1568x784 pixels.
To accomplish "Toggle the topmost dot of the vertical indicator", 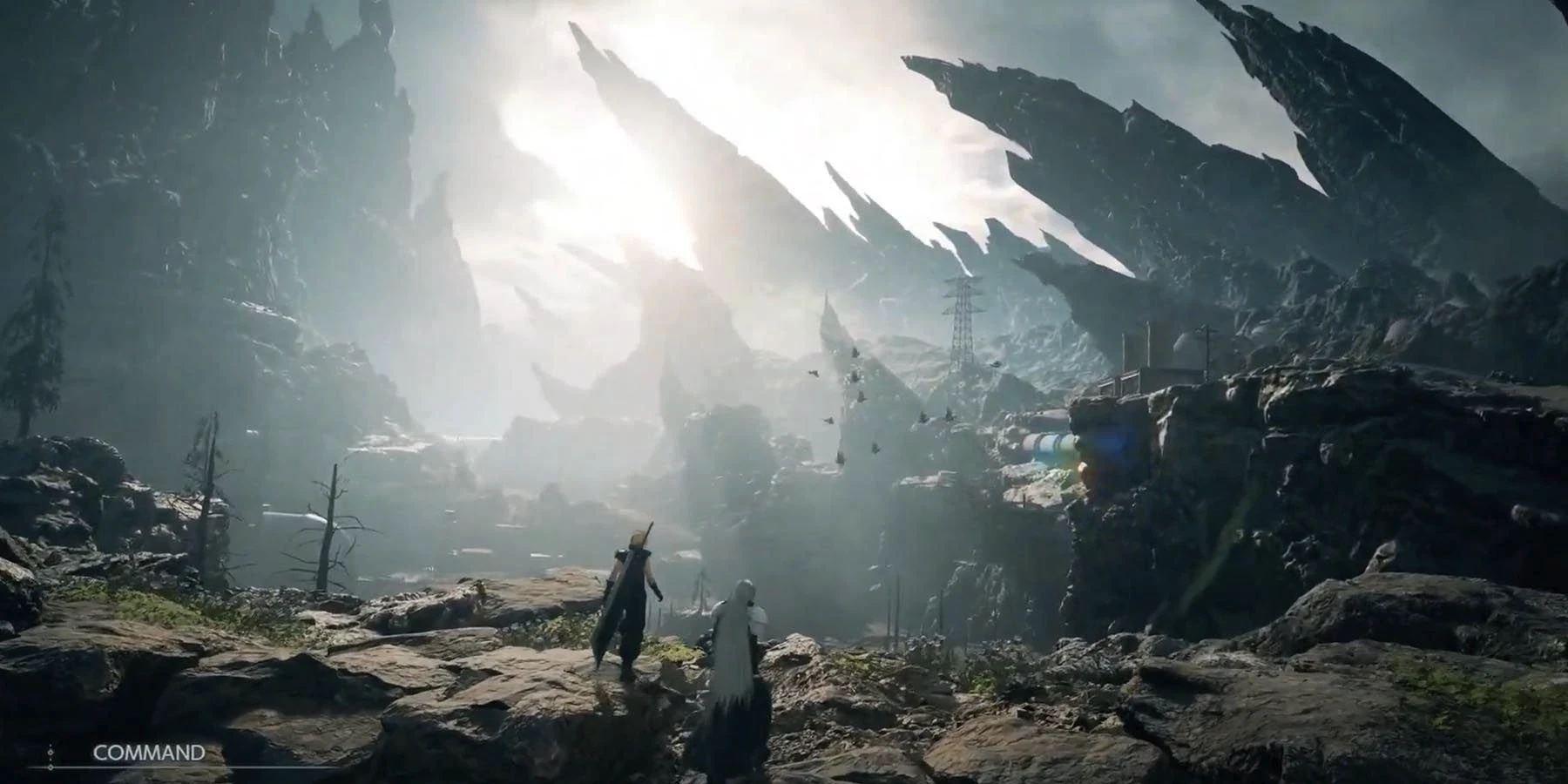I will click(51, 745).
